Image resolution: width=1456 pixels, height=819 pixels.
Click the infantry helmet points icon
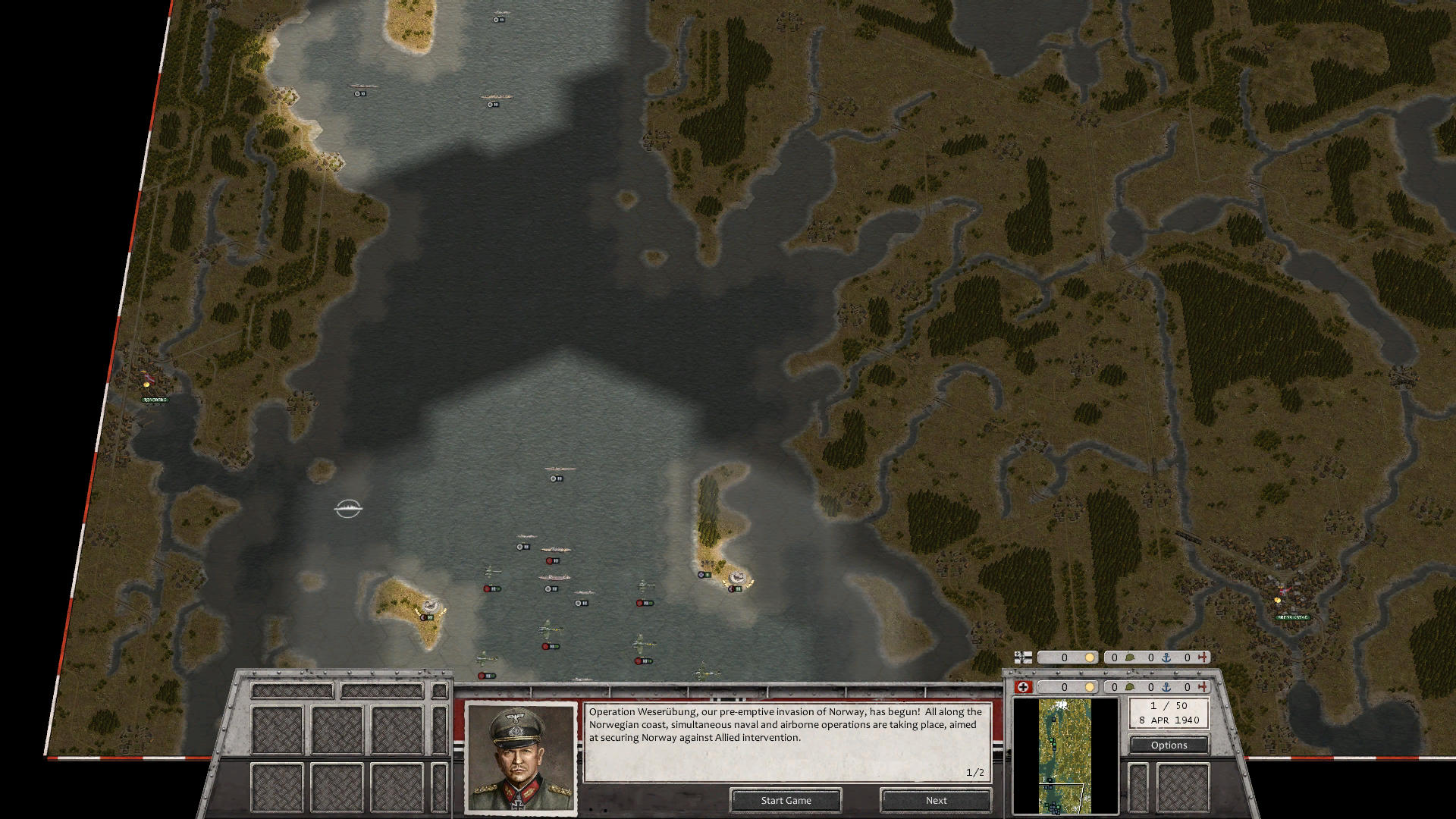pos(1131,688)
